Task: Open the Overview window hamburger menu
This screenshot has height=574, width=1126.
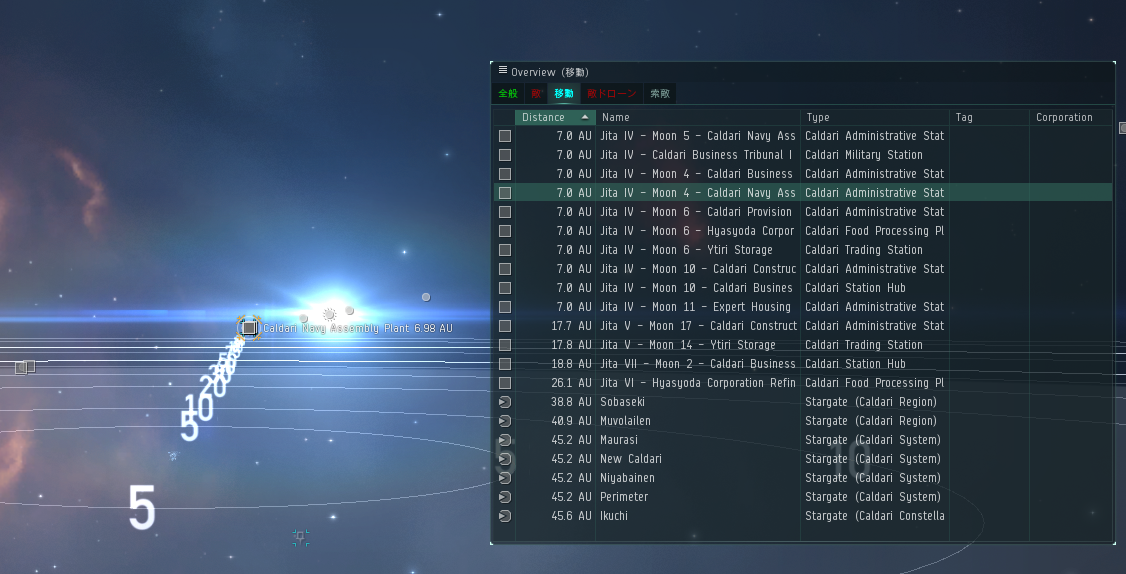Action: pyautogui.click(x=502, y=70)
